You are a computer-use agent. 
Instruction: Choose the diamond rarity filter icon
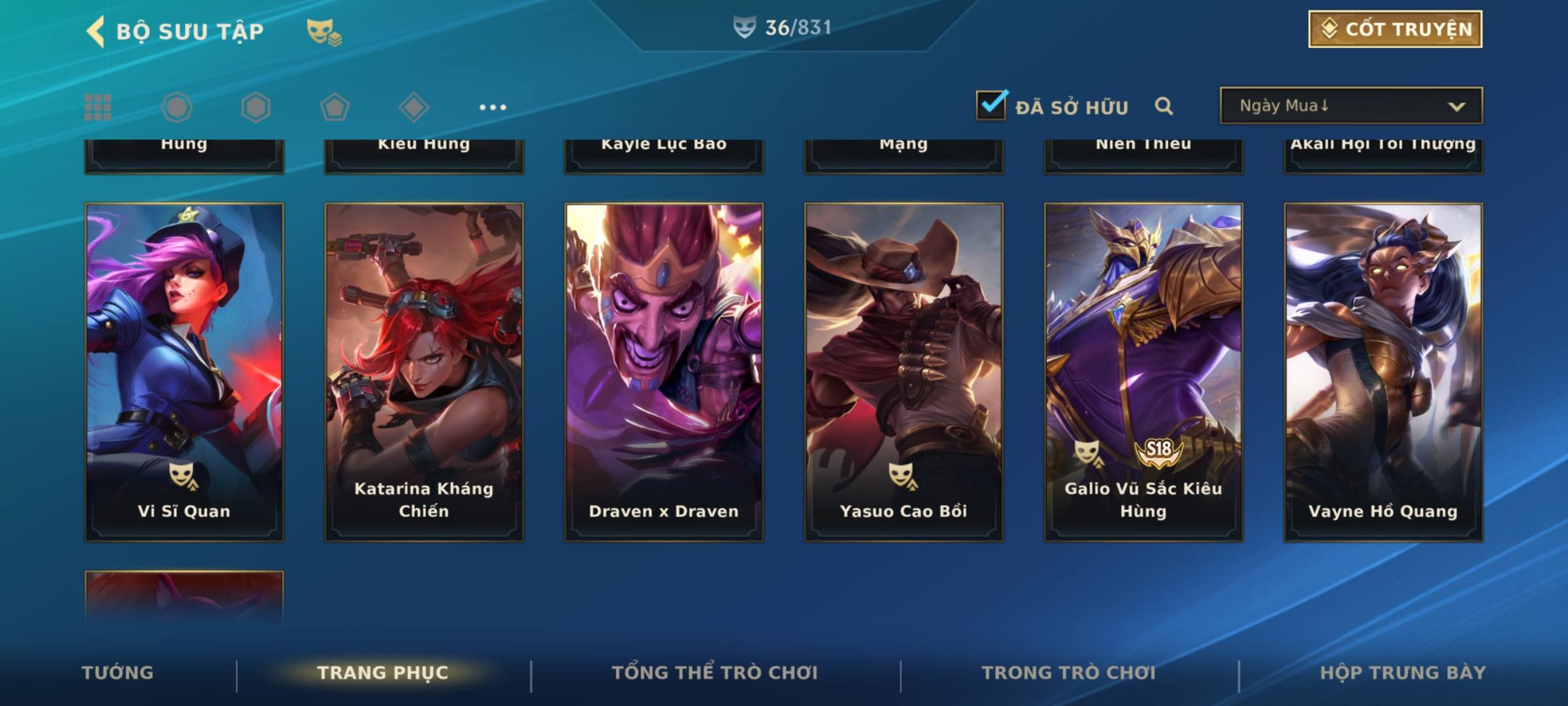pyautogui.click(x=414, y=107)
